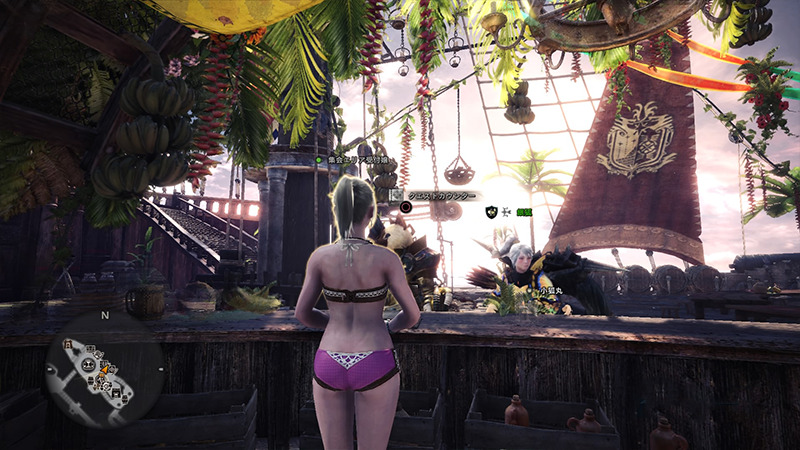Click the shield emblem icon beside the green name
This screenshot has width=800, height=450.
(491, 212)
